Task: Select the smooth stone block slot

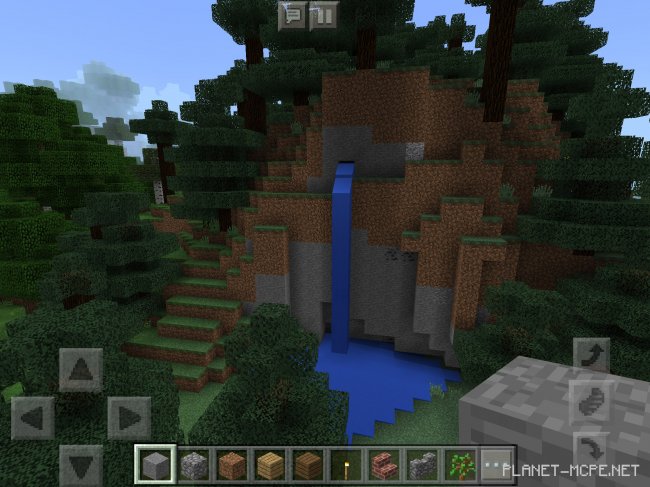Action: (x=155, y=465)
